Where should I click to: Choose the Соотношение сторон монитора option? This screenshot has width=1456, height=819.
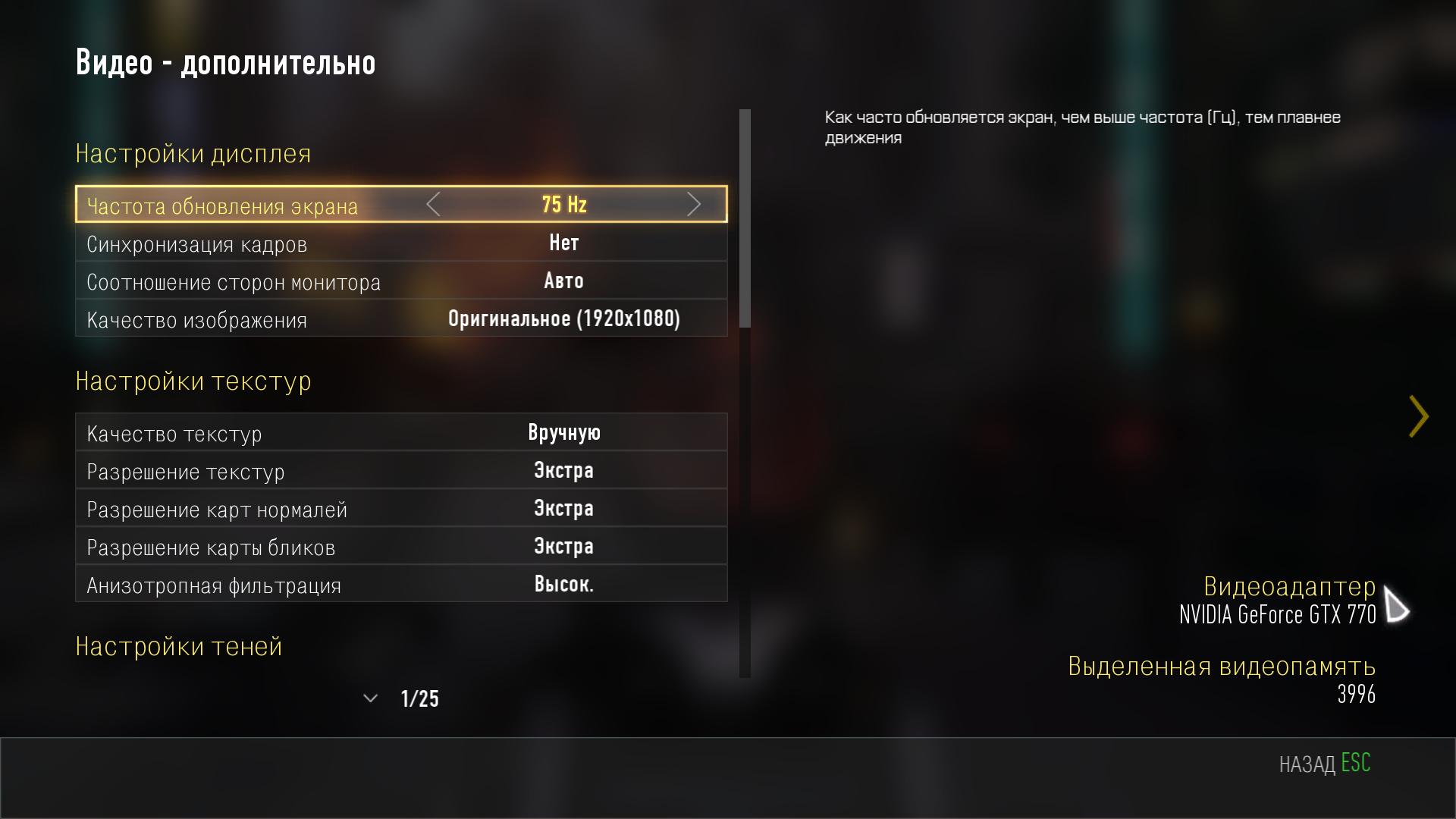click(400, 281)
